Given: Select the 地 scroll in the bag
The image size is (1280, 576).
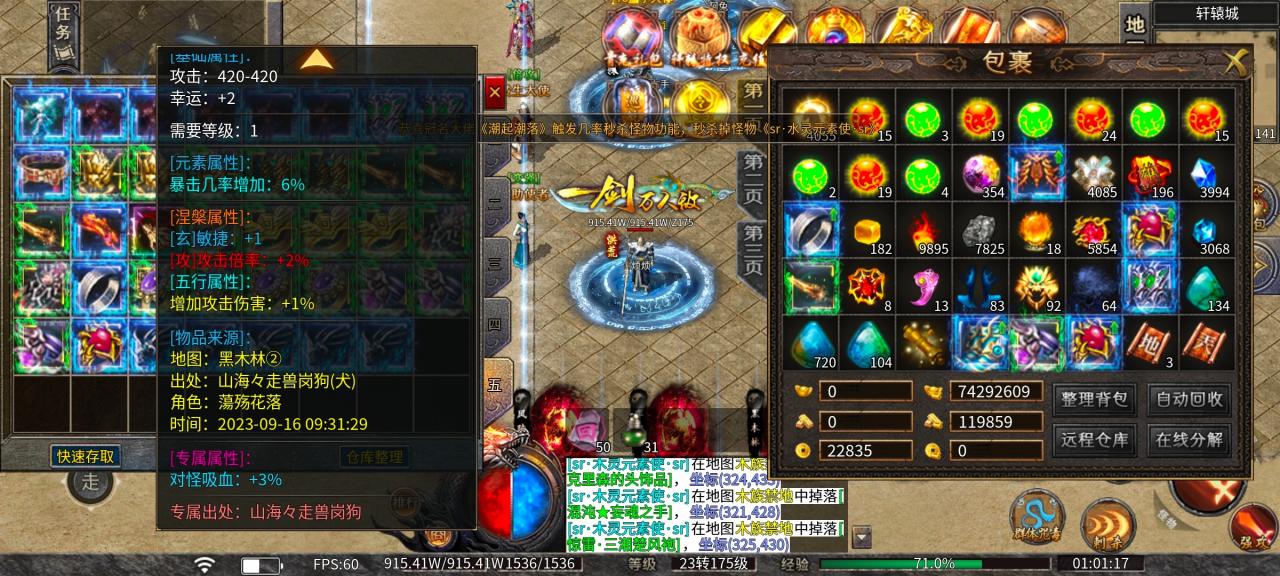Looking at the screenshot, I should 1150,343.
